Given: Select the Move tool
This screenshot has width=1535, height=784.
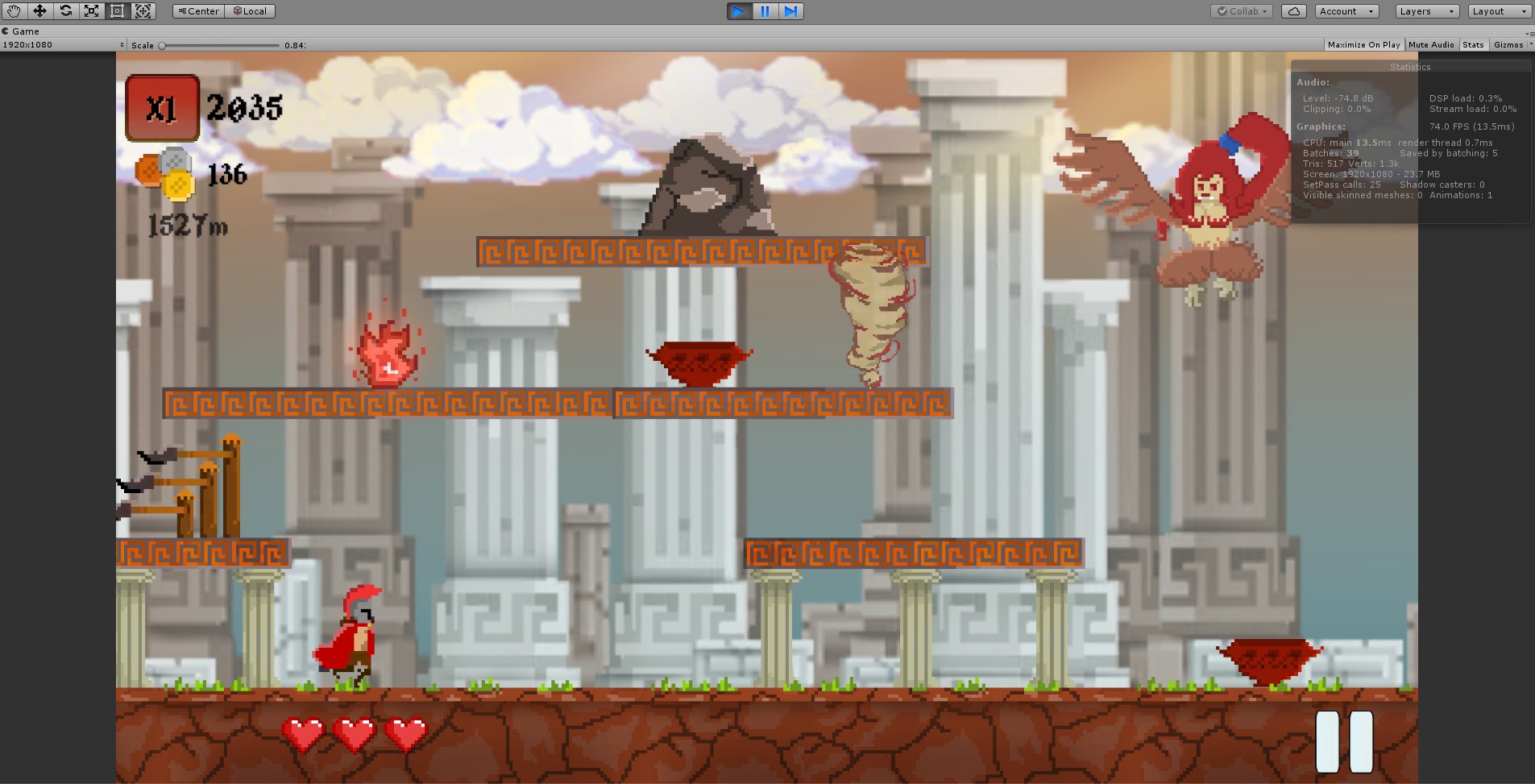Looking at the screenshot, I should (39, 11).
